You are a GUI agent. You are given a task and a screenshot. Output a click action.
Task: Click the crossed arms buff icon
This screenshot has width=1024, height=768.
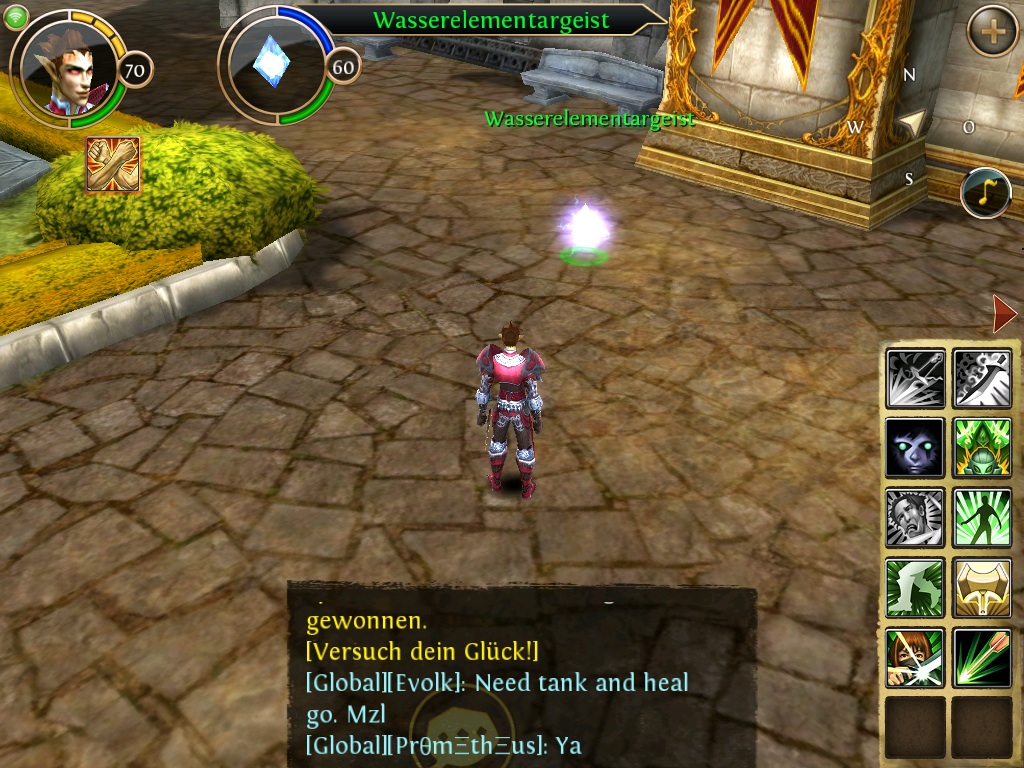click(112, 164)
